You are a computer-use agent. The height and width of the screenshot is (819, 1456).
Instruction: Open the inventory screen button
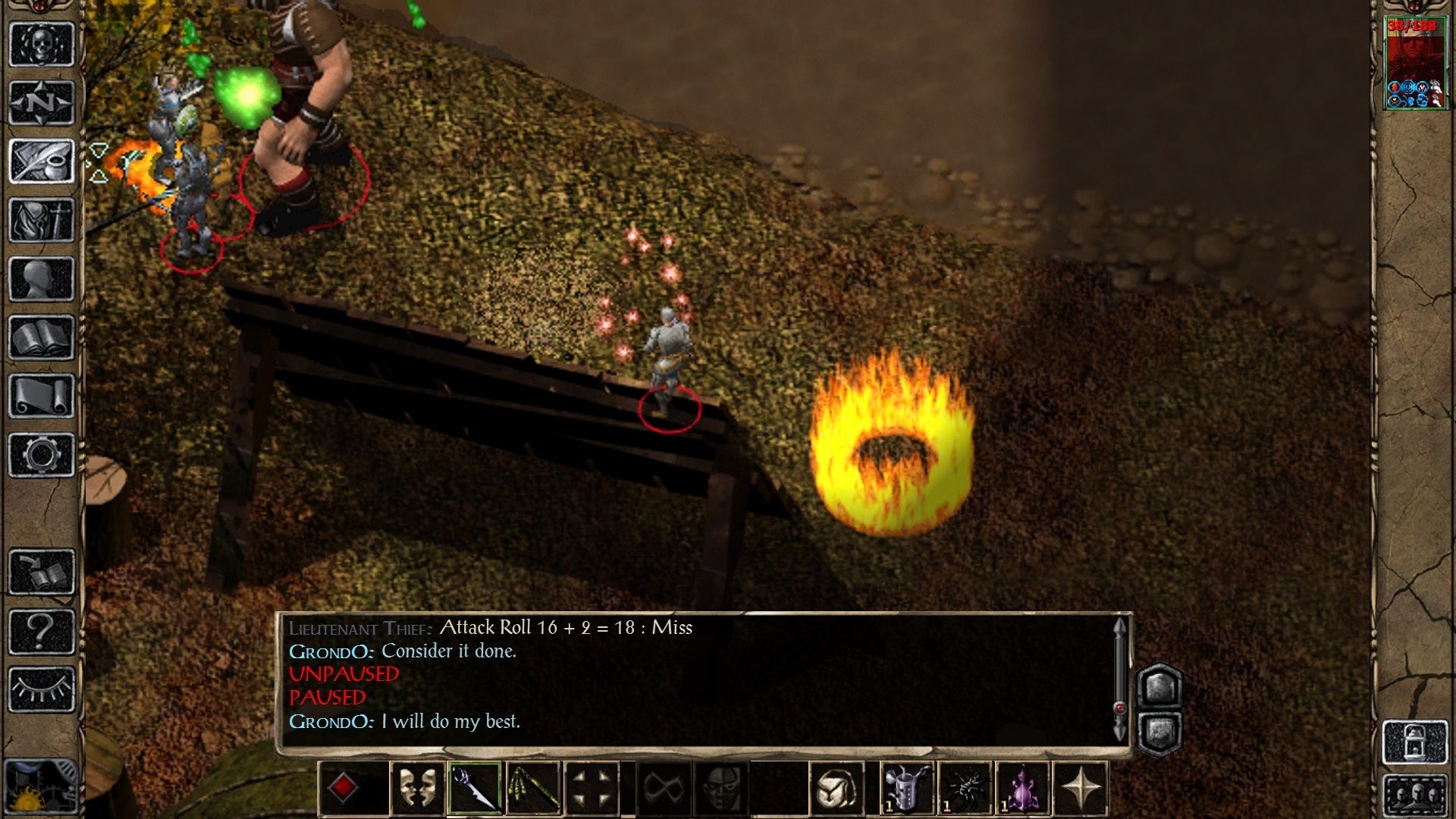[x=42, y=220]
